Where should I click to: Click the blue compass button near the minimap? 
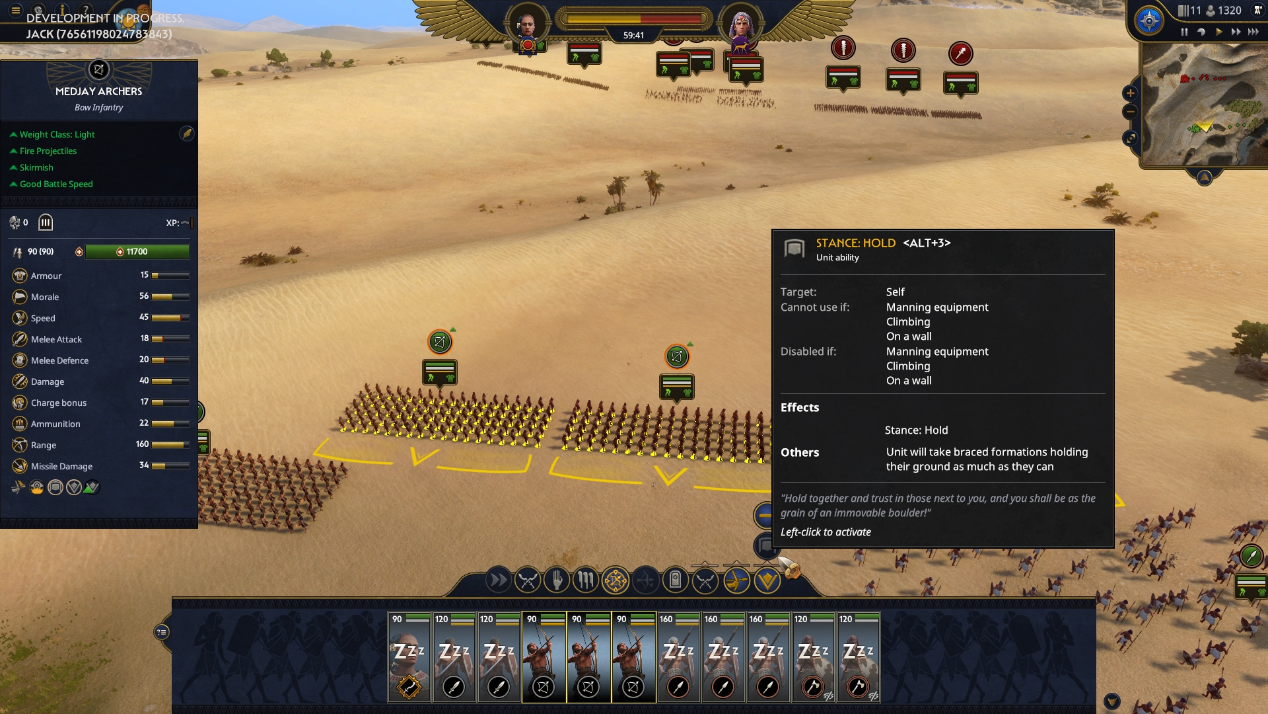[x=1149, y=20]
